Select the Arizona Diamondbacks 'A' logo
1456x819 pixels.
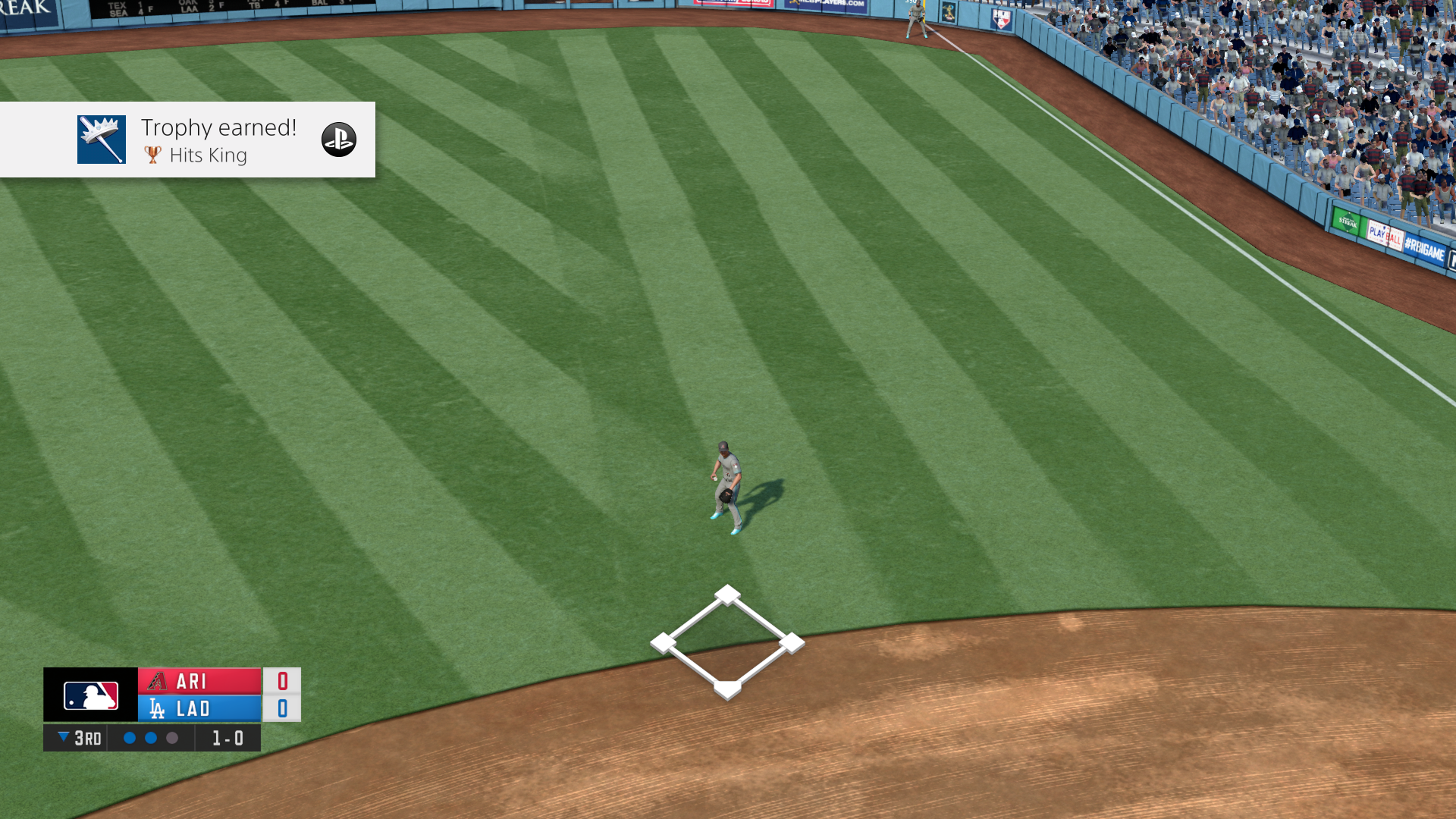[157, 681]
